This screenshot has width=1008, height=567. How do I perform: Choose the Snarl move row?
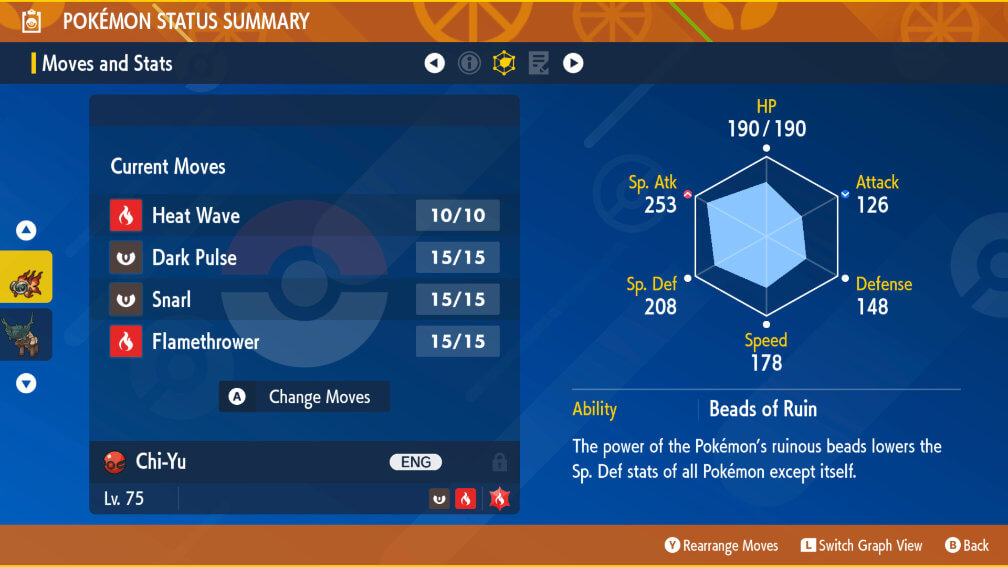[x=304, y=299]
